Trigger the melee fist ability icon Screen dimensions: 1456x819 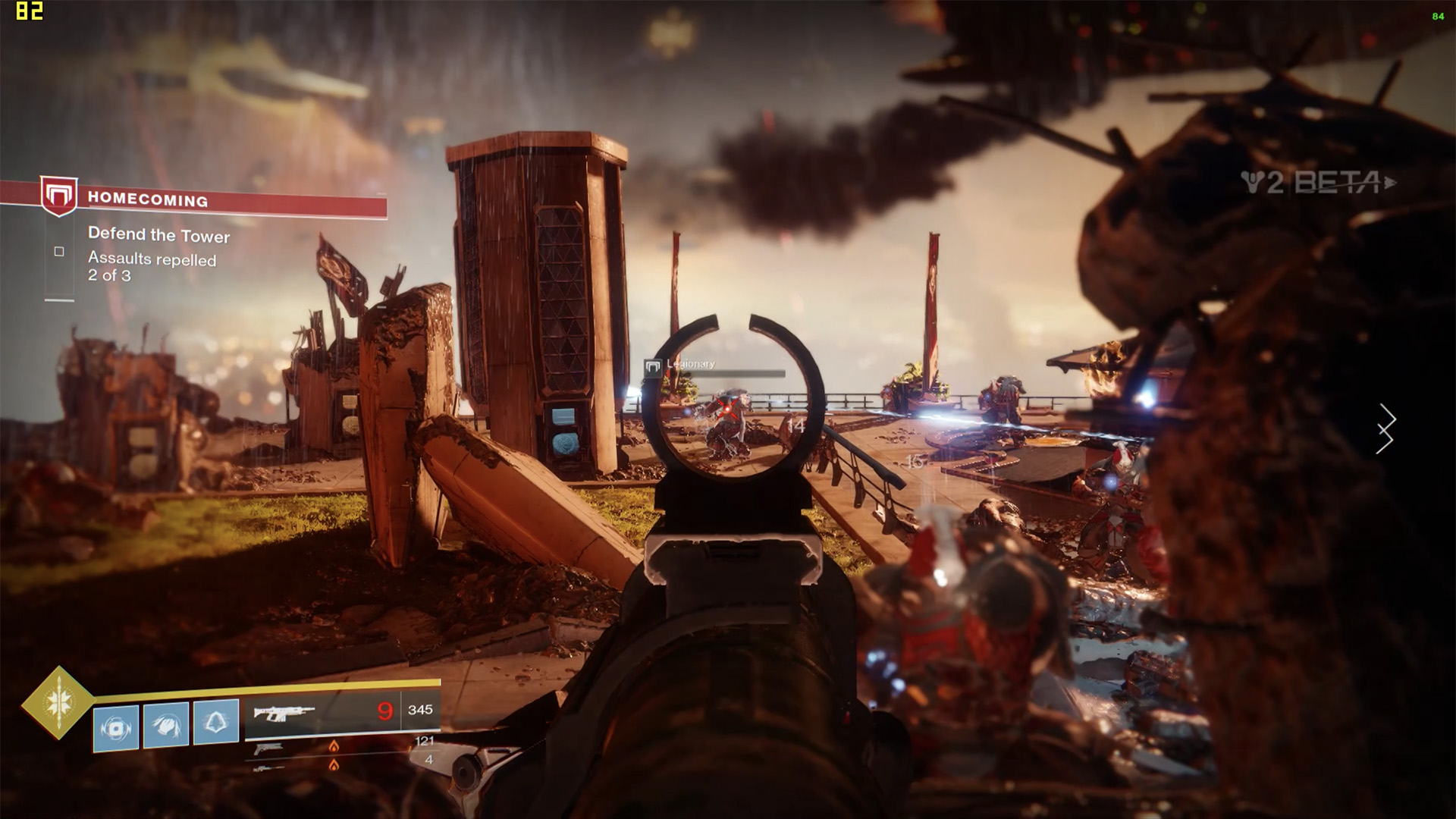point(166,726)
